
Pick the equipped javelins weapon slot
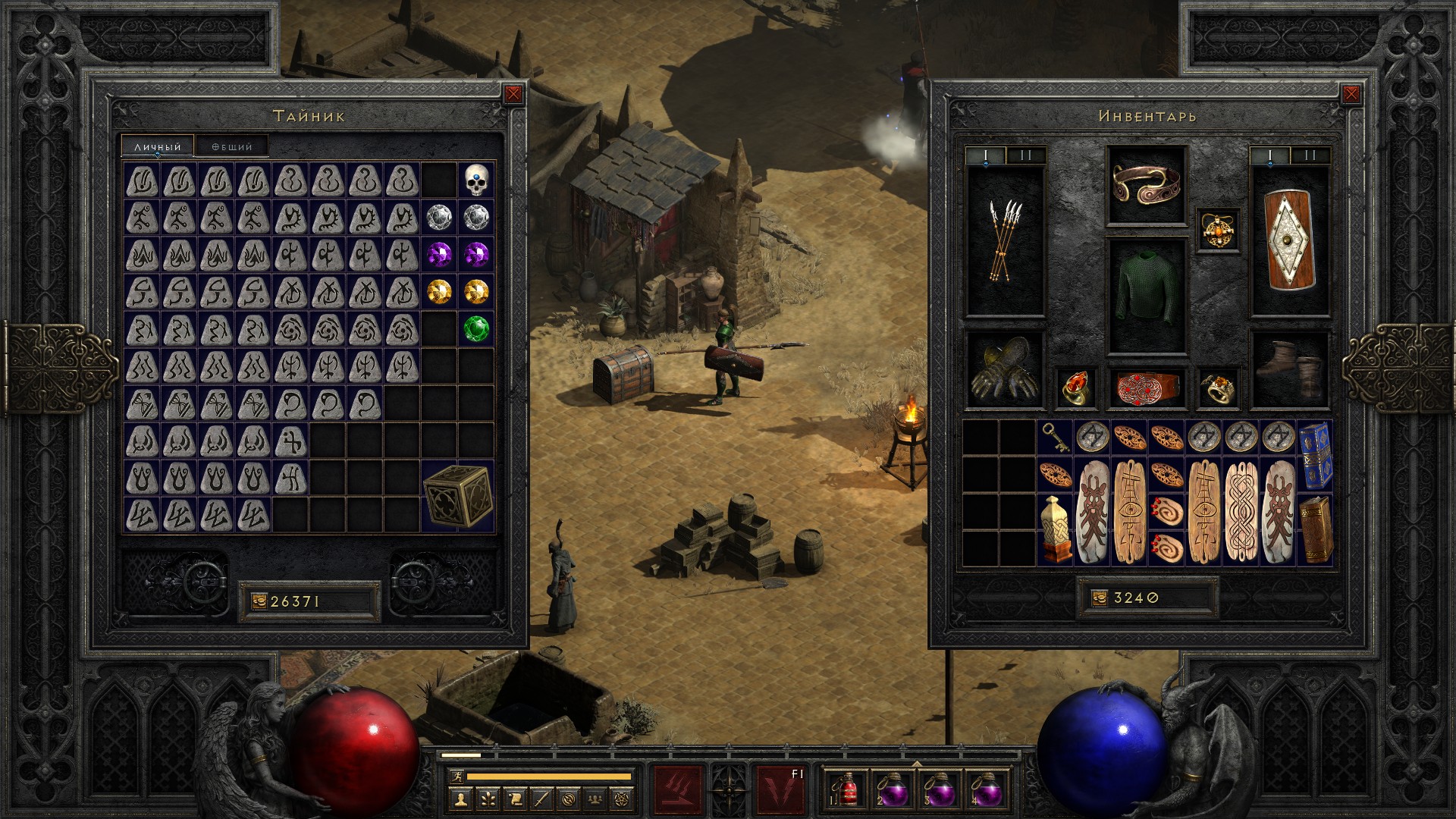pyautogui.click(x=1005, y=240)
